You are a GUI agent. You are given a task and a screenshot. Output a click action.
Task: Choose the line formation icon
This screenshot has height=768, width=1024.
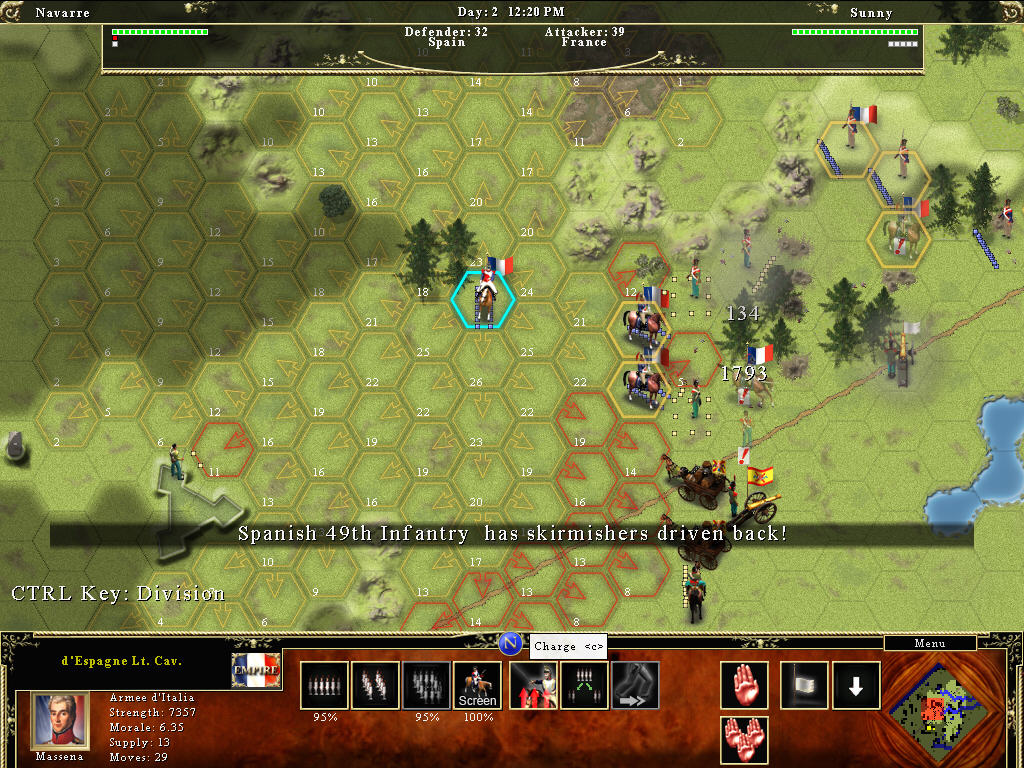[325, 685]
